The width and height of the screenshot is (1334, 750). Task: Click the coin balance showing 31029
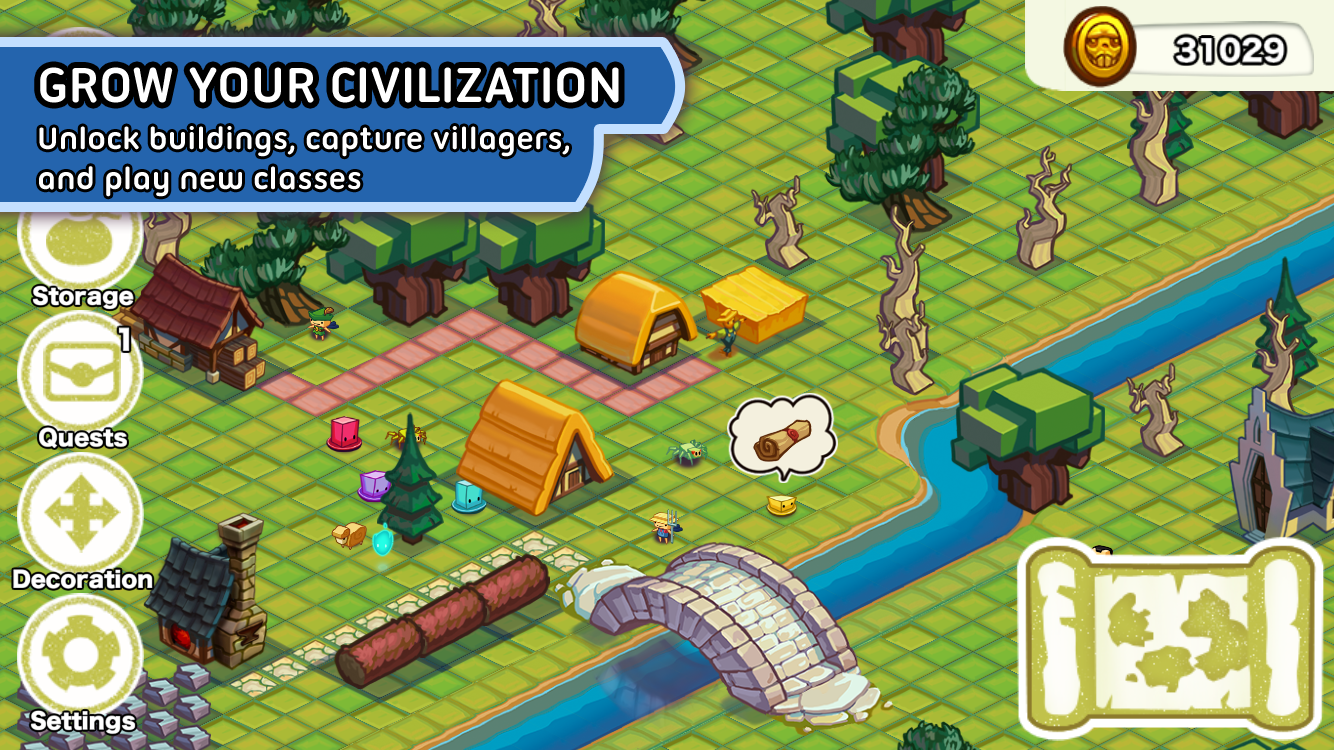click(1230, 45)
